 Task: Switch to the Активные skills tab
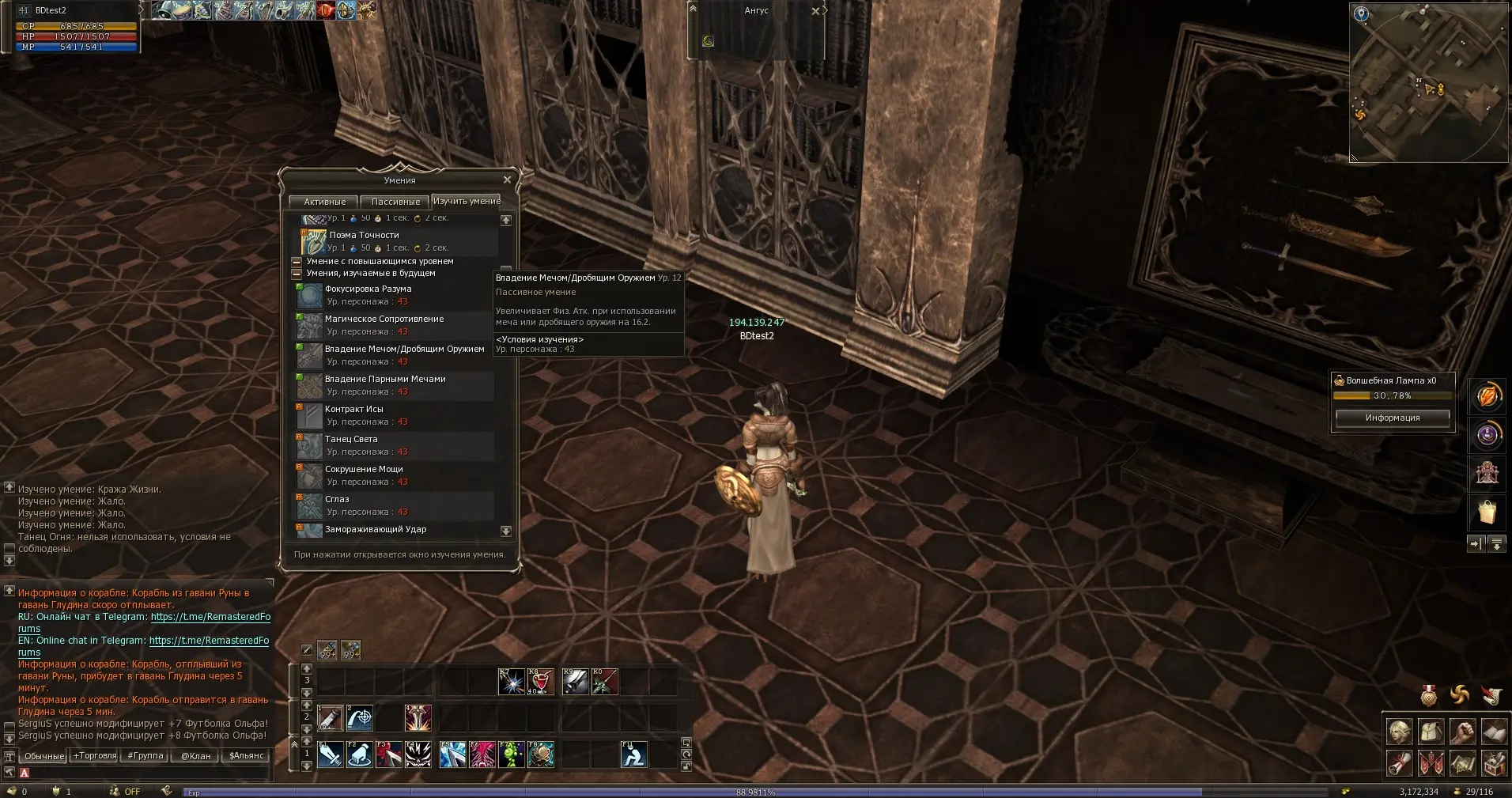click(324, 202)
